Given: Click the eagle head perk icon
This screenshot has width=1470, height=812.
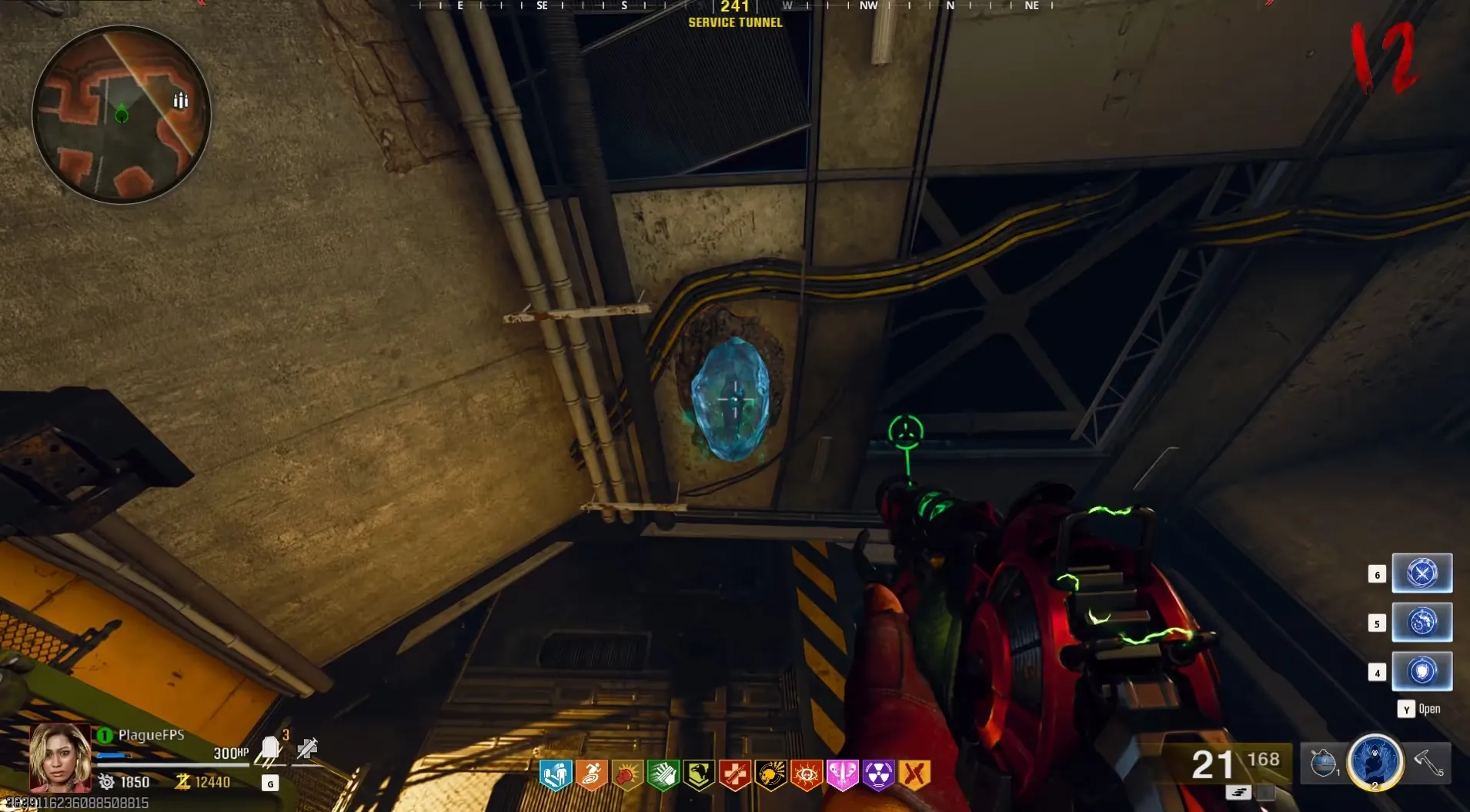Looking at the screenshot, I should click(x=699, y=774).
